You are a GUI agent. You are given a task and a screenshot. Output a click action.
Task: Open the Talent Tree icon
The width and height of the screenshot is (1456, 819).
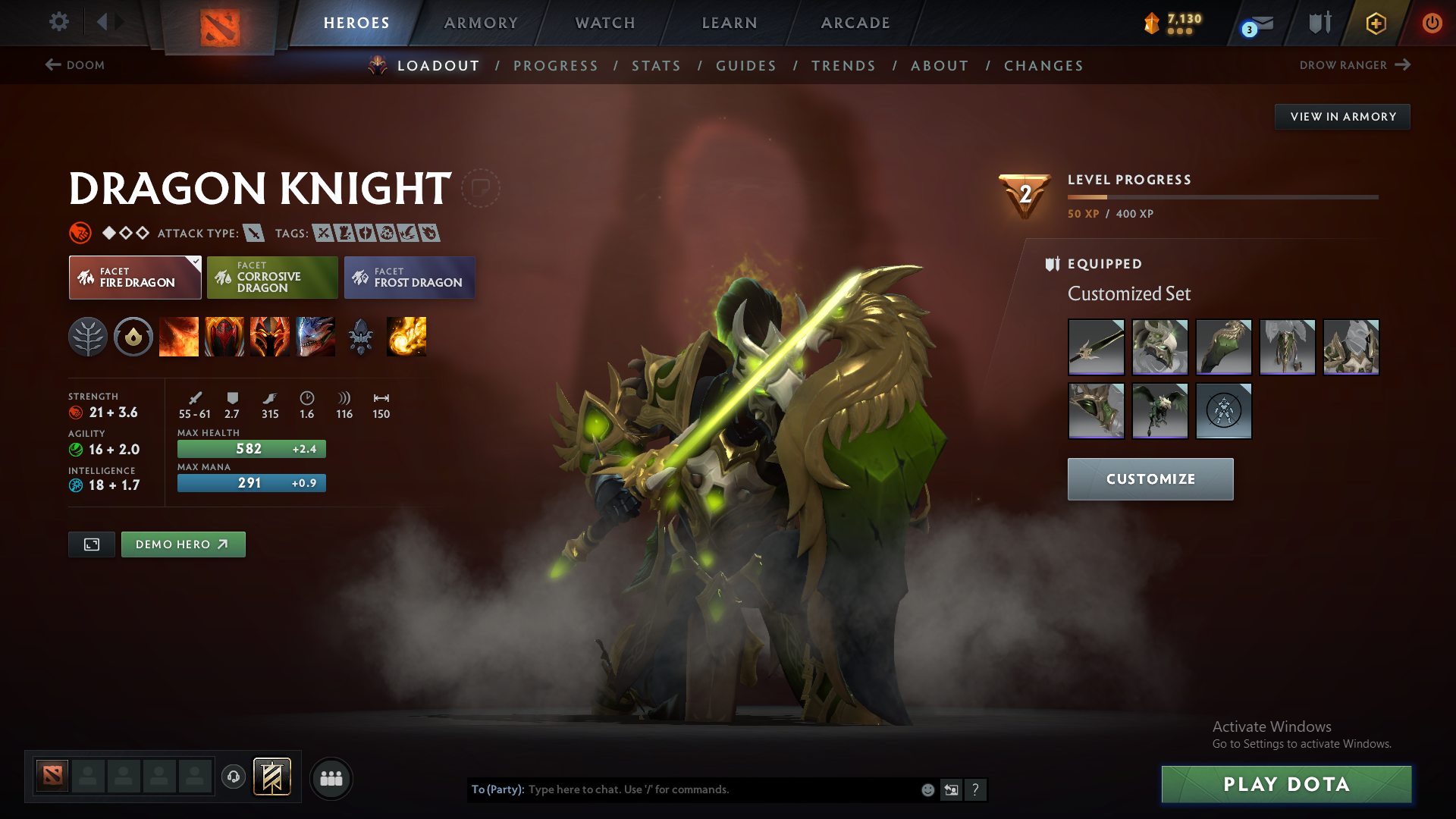89,337
